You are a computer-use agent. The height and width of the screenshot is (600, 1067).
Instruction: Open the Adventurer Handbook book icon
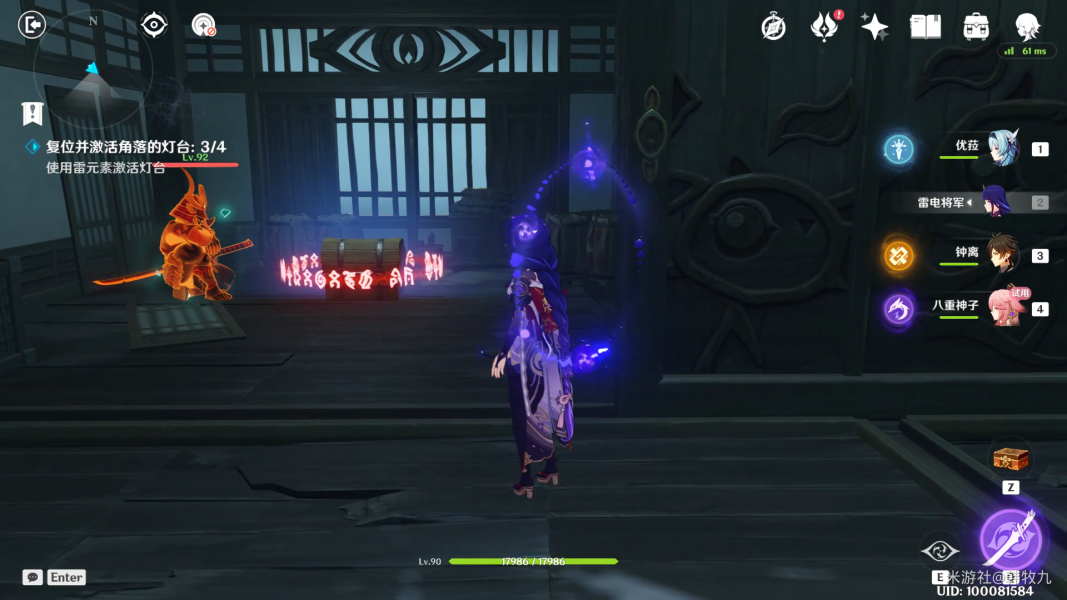tap(925, 27)
